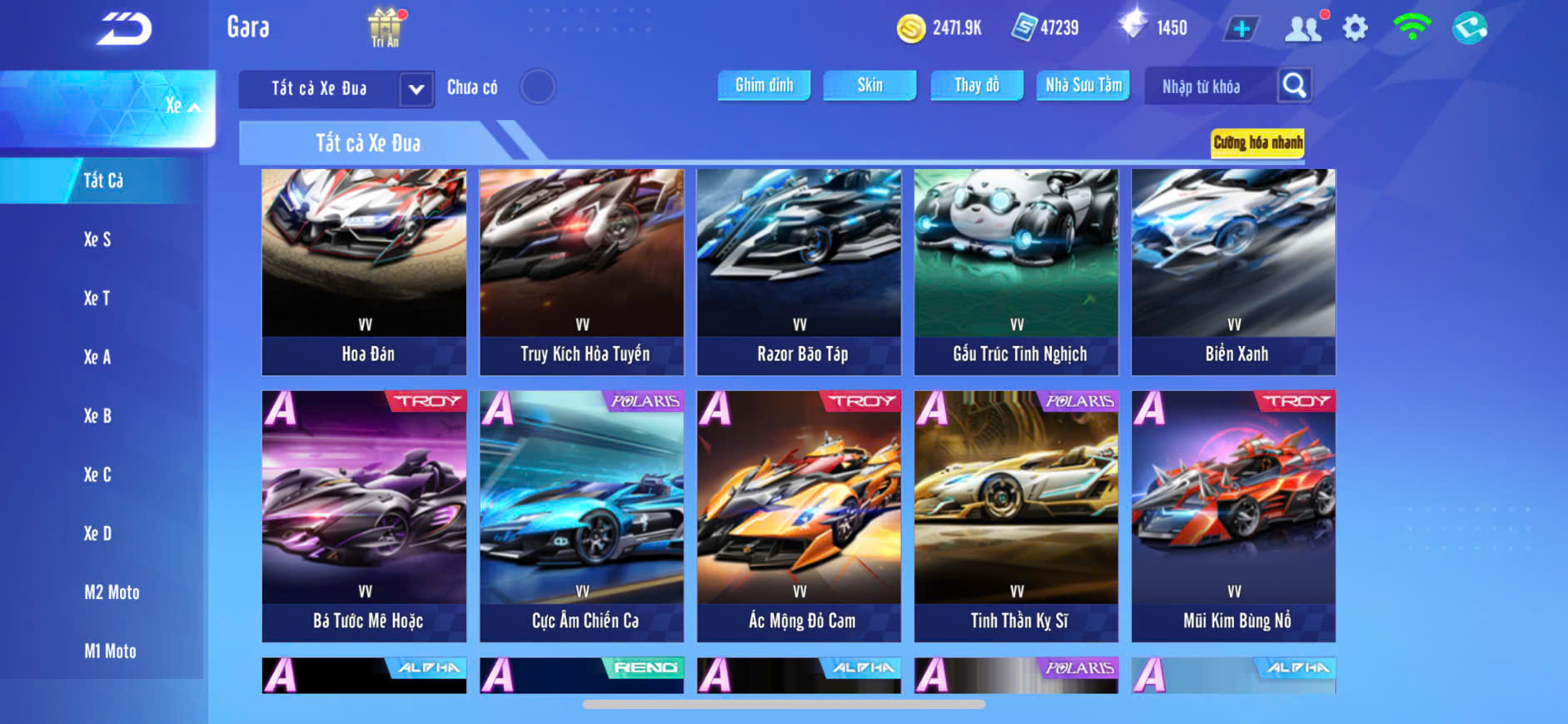Select the 'Hoa Đán' car card
The width and height of the screenshot is (1568, 724).
pyautogui.click(x=364, y=271)
